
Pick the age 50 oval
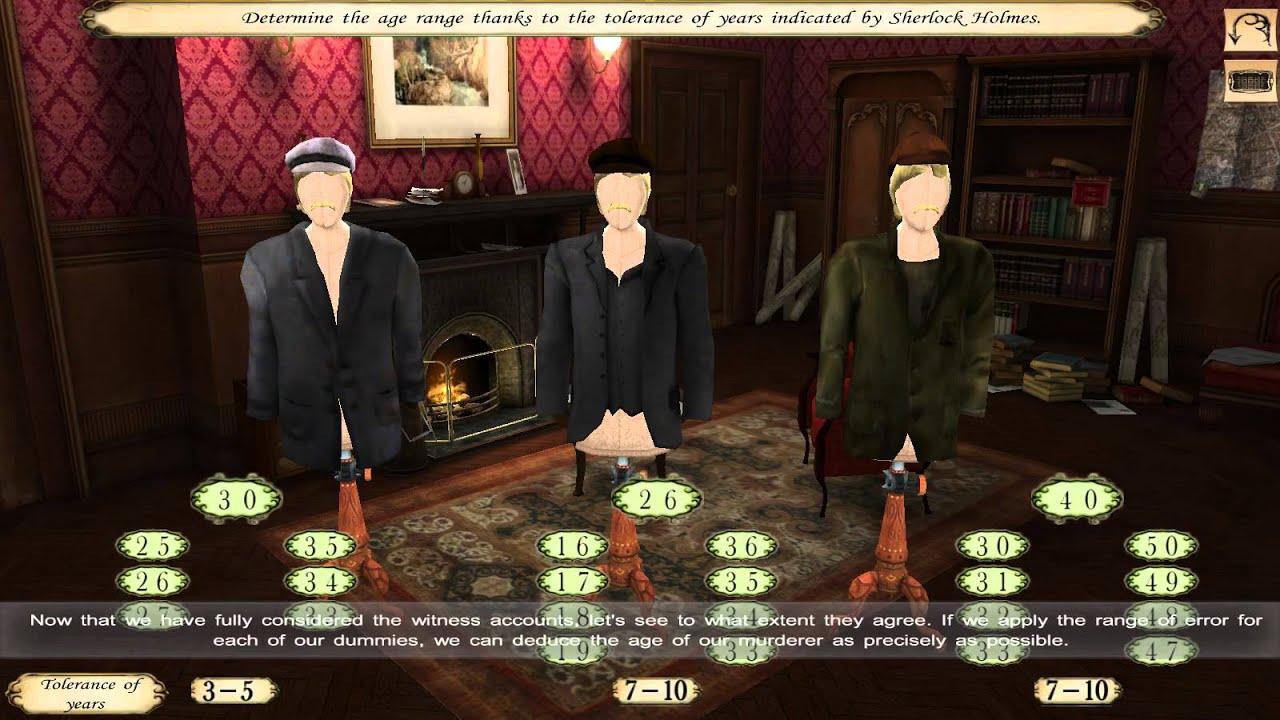tap(1161, 546)
